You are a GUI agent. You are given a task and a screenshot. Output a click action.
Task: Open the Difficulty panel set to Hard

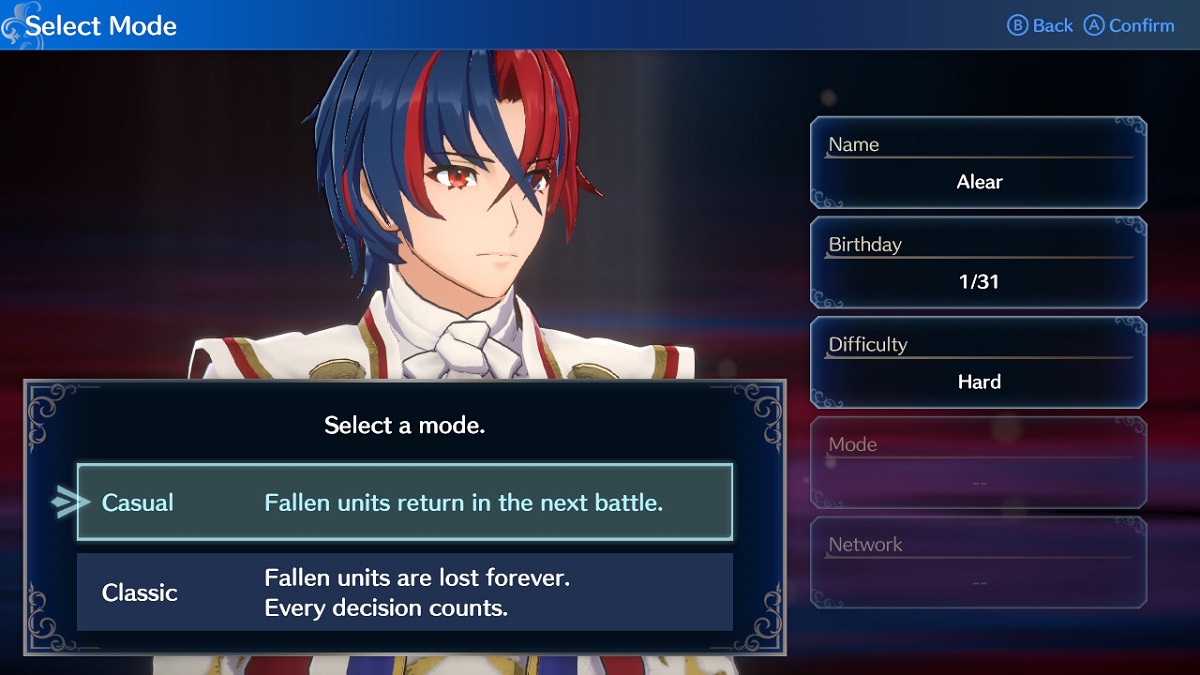[x=978, y=363]
